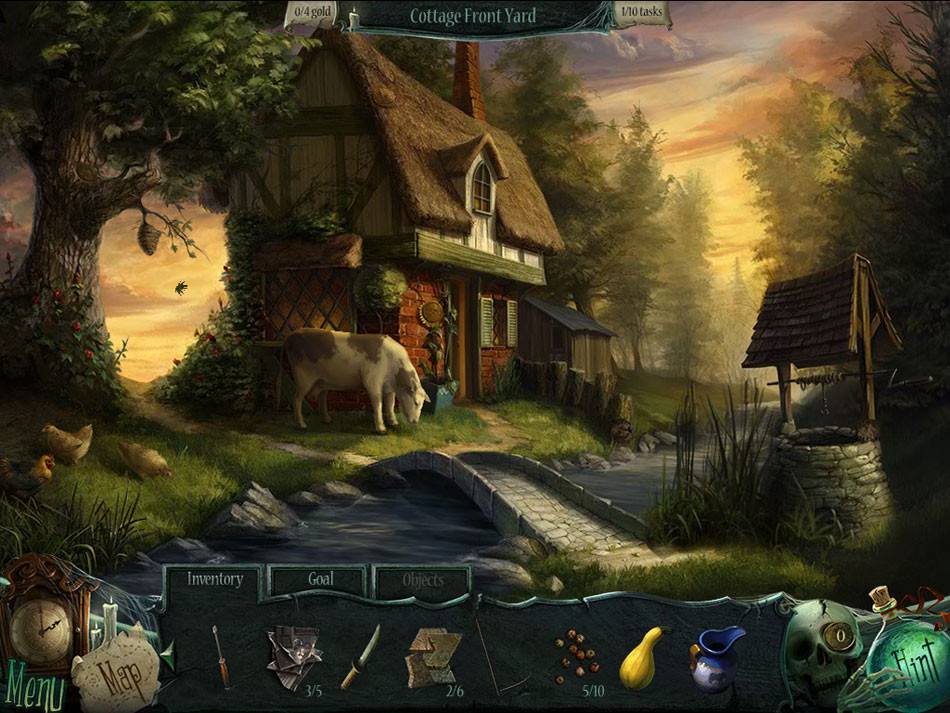Image resolution: width=950 pixels, height=713 pixels.
Task: Pick the blue pitcher from the inventory
Action: point(716,657)
